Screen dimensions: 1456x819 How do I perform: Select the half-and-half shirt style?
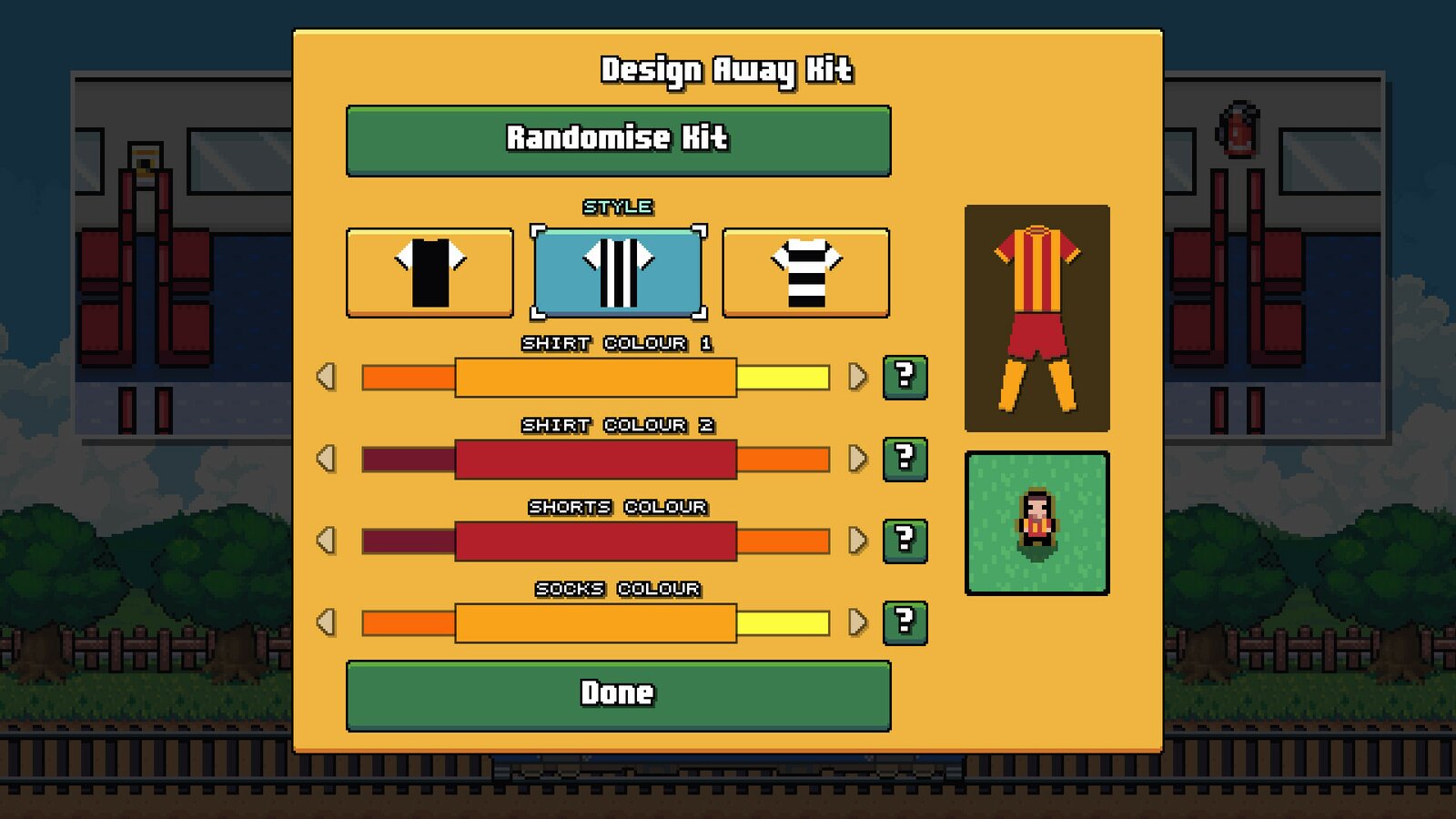pyautogui.click(x=430, y=270)
